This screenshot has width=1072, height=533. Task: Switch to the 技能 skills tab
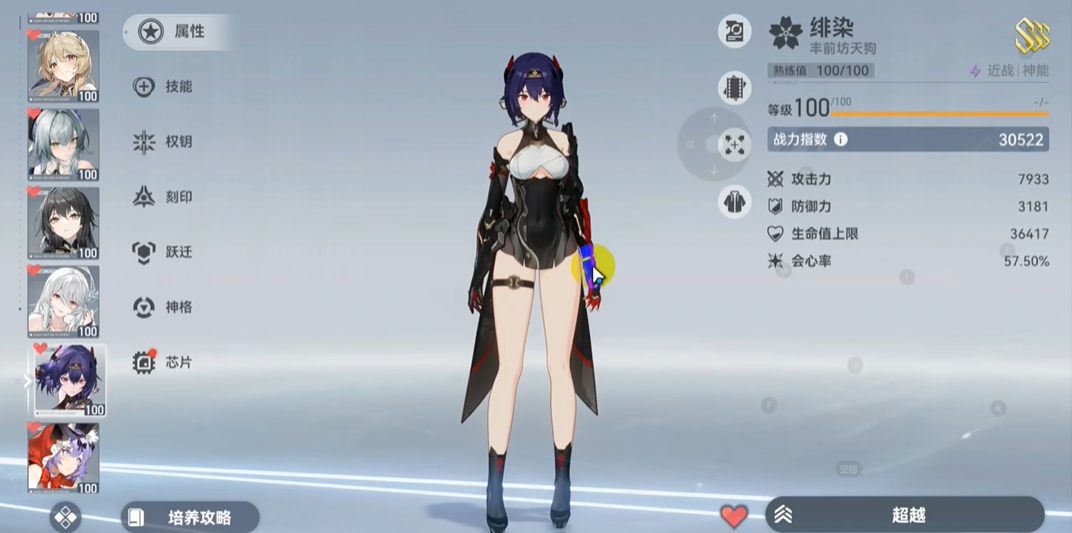pos(163,87)
